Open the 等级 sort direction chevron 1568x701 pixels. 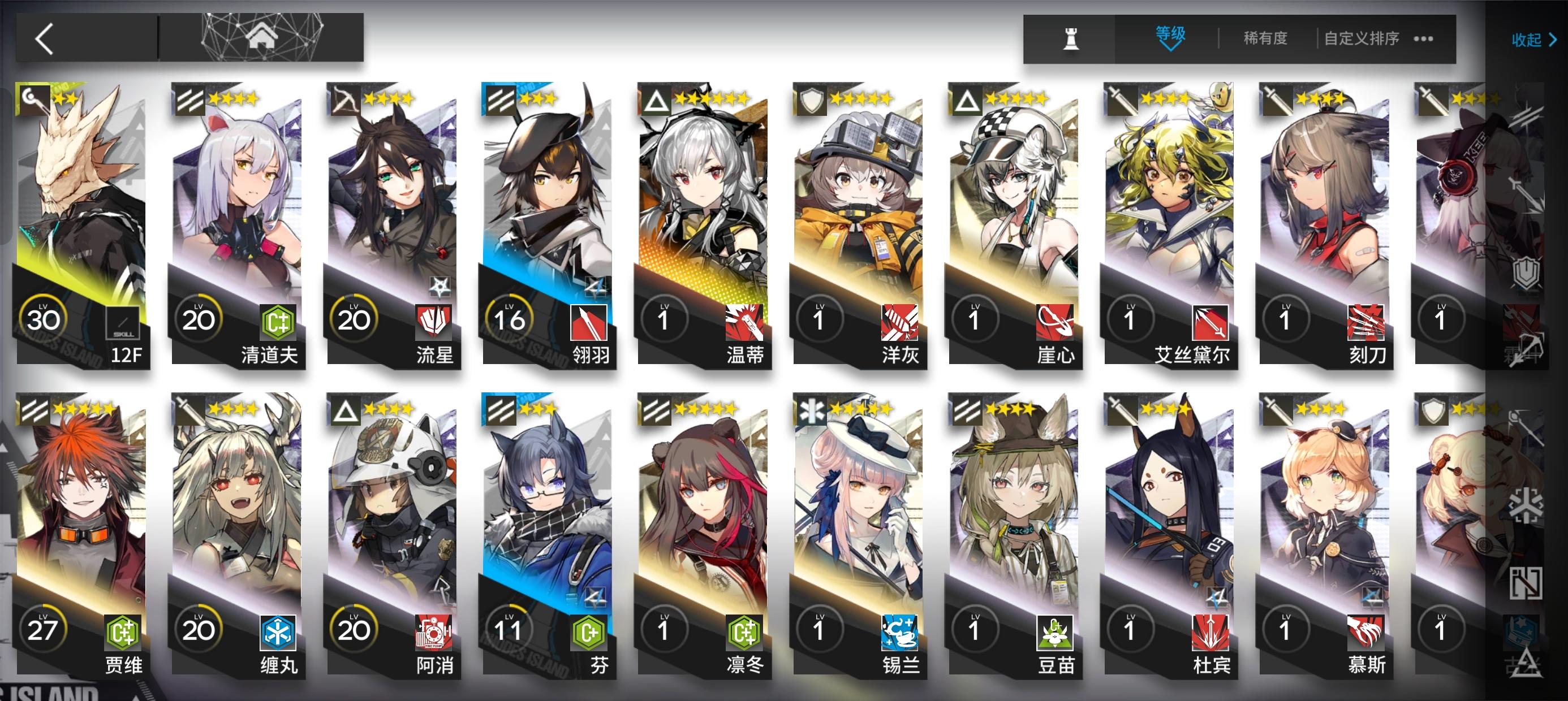(1170, 47)
